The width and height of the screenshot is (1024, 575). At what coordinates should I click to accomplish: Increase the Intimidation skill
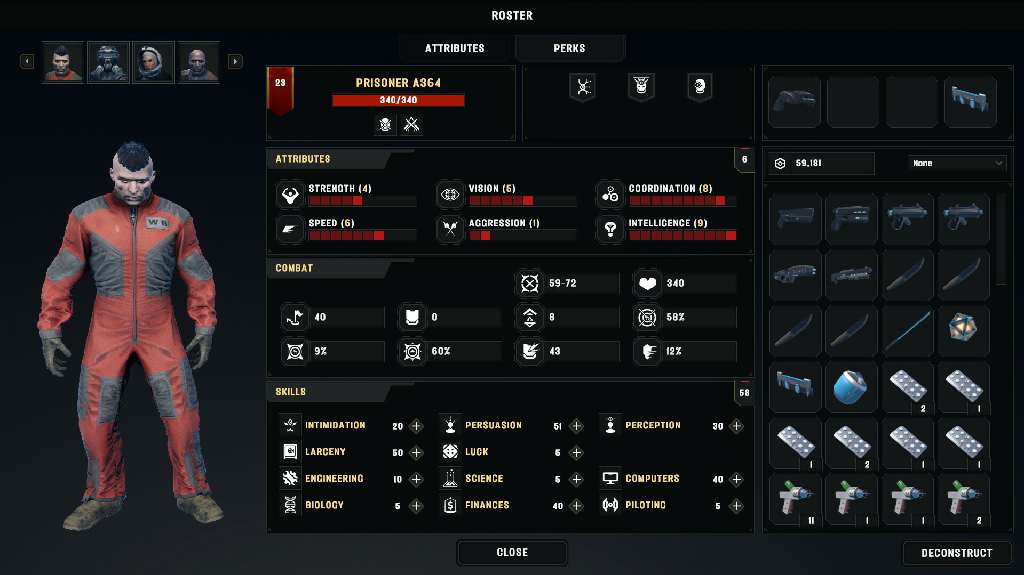point(416,426)
